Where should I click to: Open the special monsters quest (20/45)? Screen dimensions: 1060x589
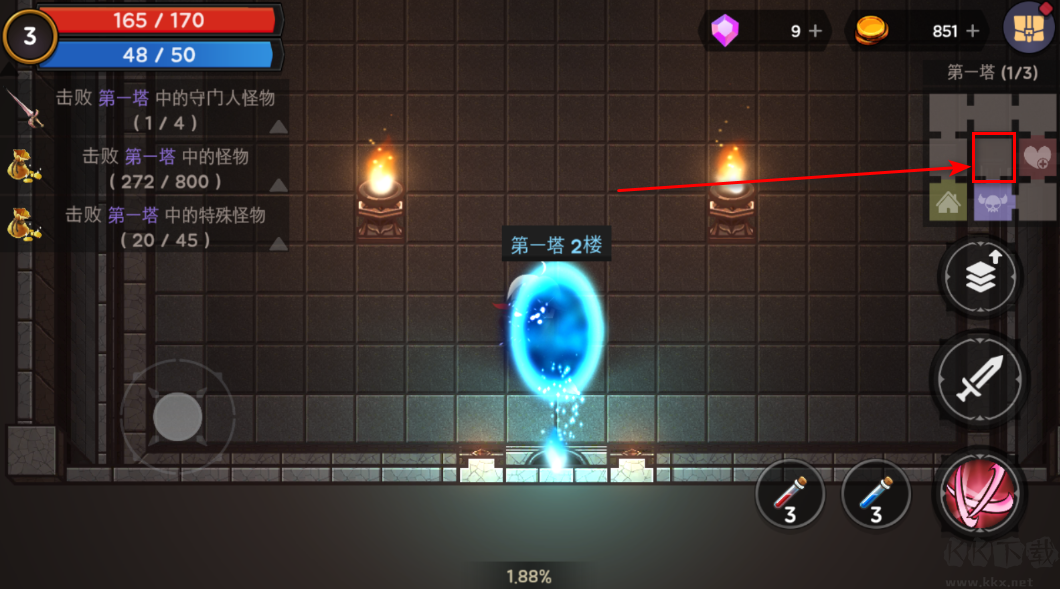click(150, 227)
